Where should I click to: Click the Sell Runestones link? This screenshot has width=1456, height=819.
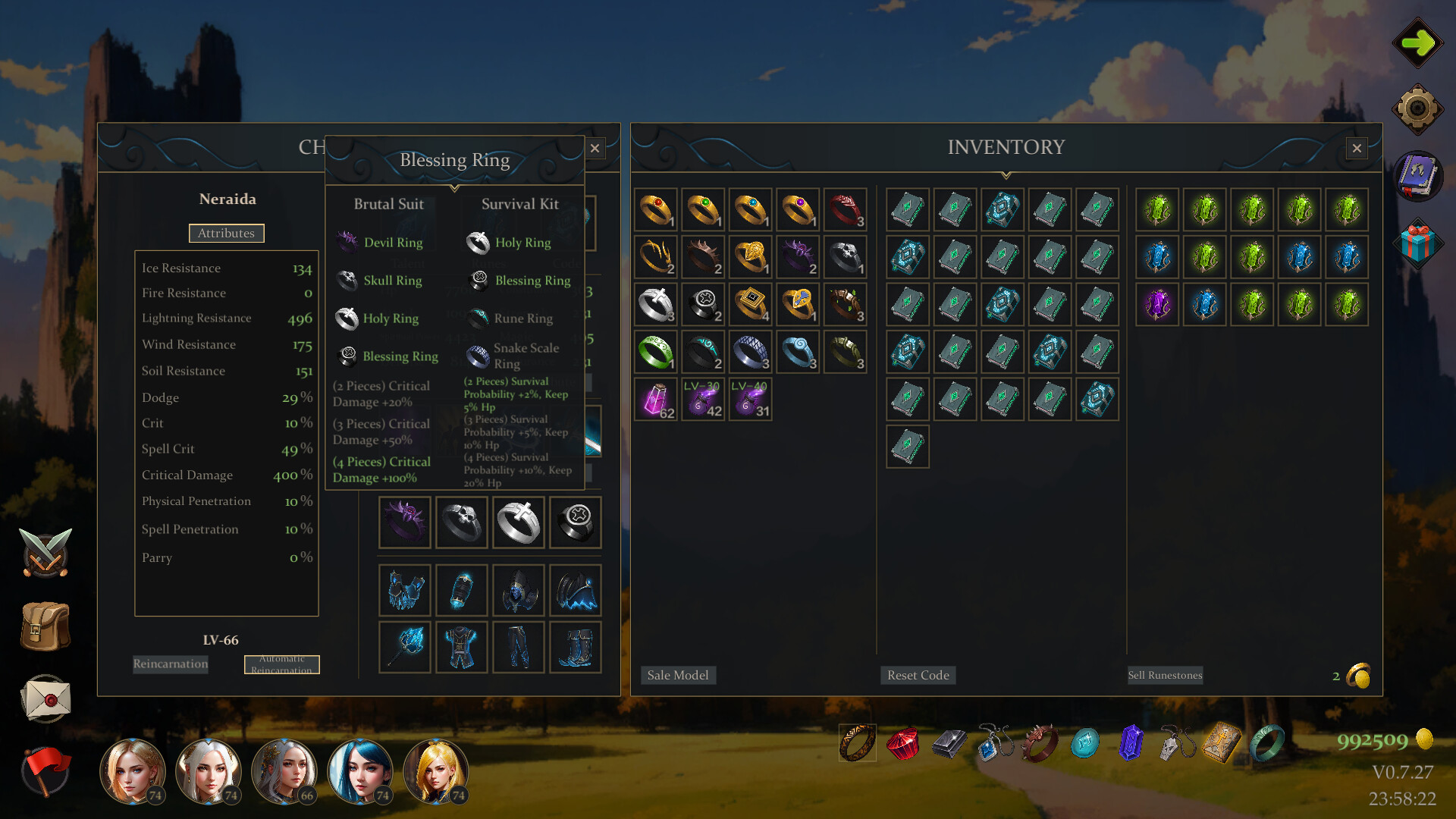click(1165, 675)
